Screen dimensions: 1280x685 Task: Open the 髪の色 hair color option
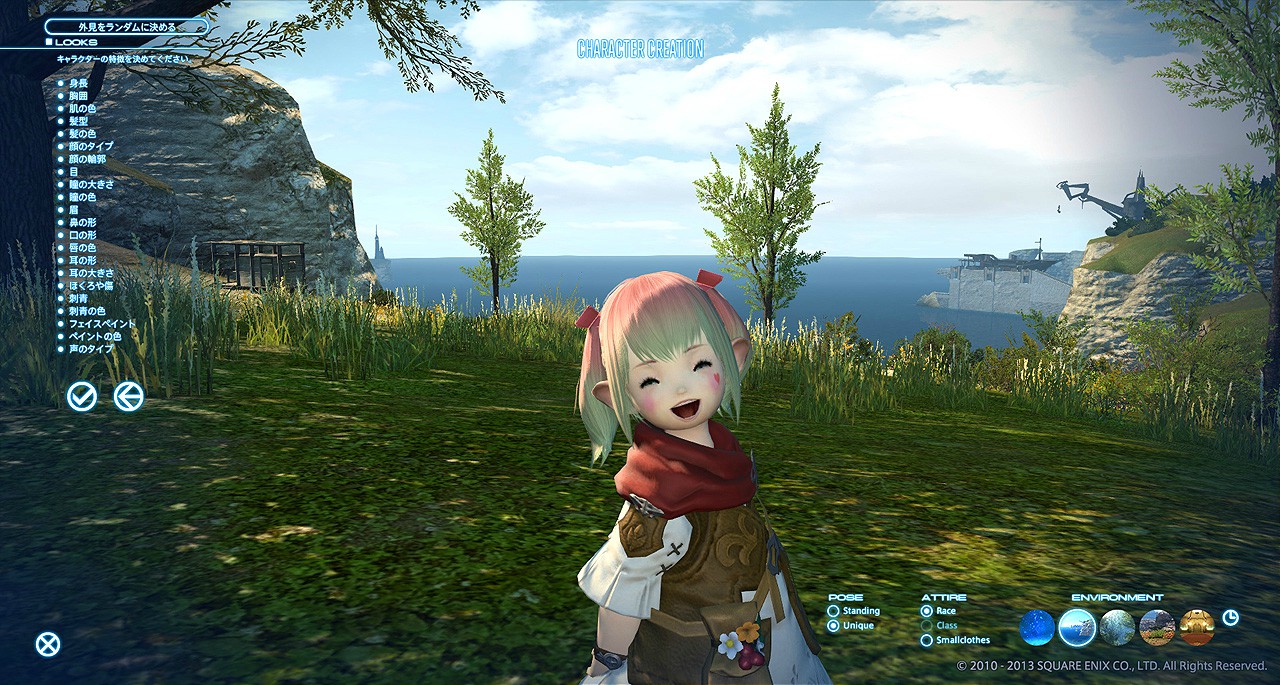83,134
